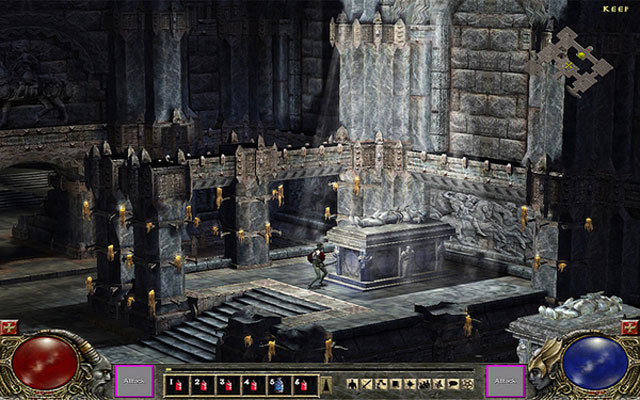Click the soccer-ball-patterned menu icon
640x400 pixels.
tap(469, 383)
